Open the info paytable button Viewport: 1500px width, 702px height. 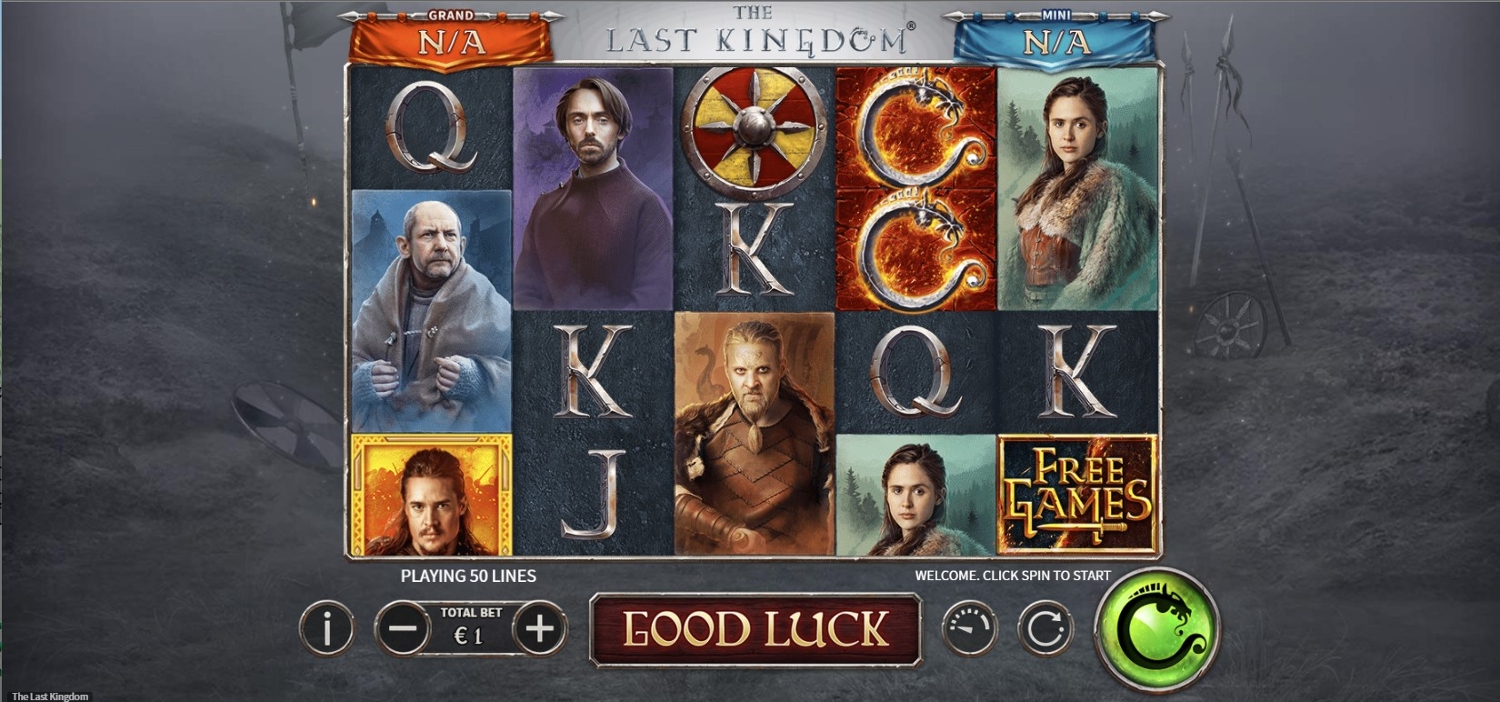pyautogui.click(x=326, y=629)
